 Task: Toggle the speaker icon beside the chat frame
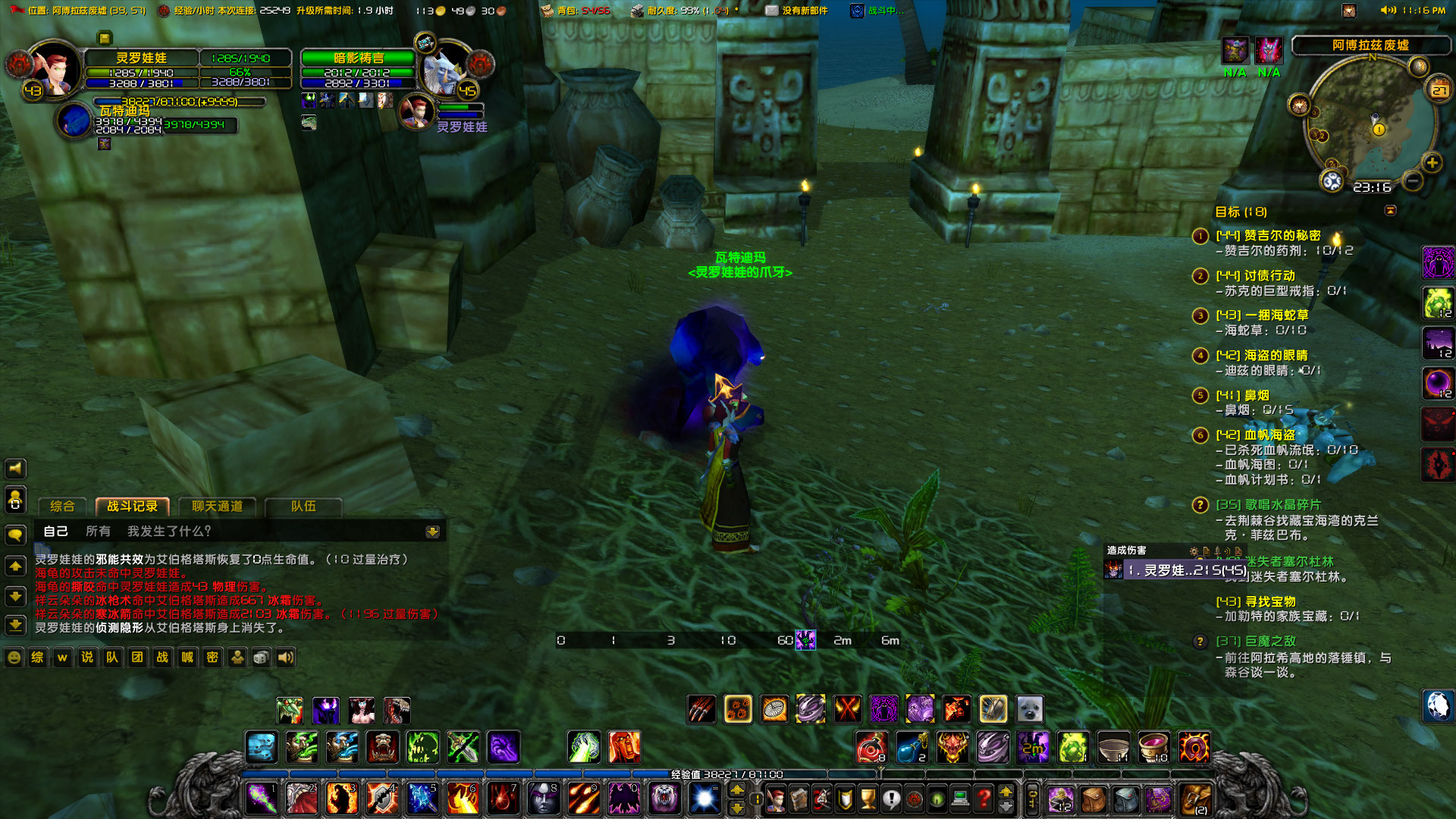point(14,468)
